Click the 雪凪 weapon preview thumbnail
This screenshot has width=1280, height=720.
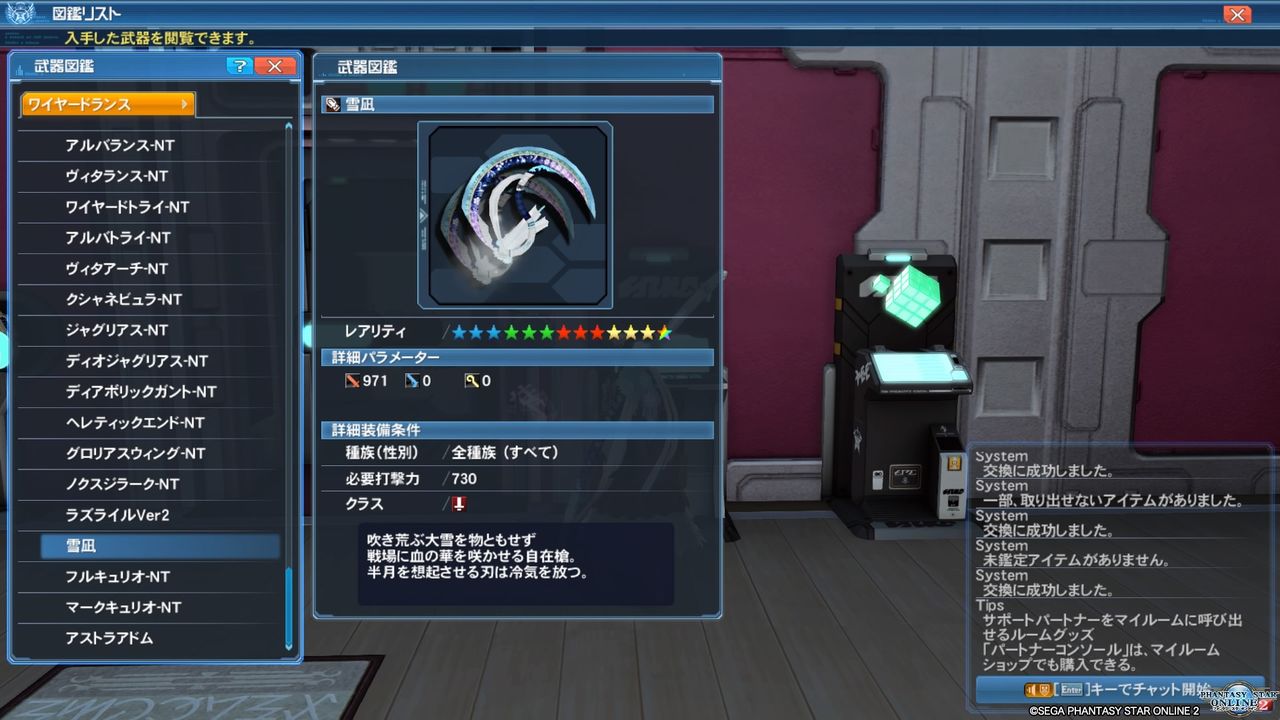tap(515, 213)
